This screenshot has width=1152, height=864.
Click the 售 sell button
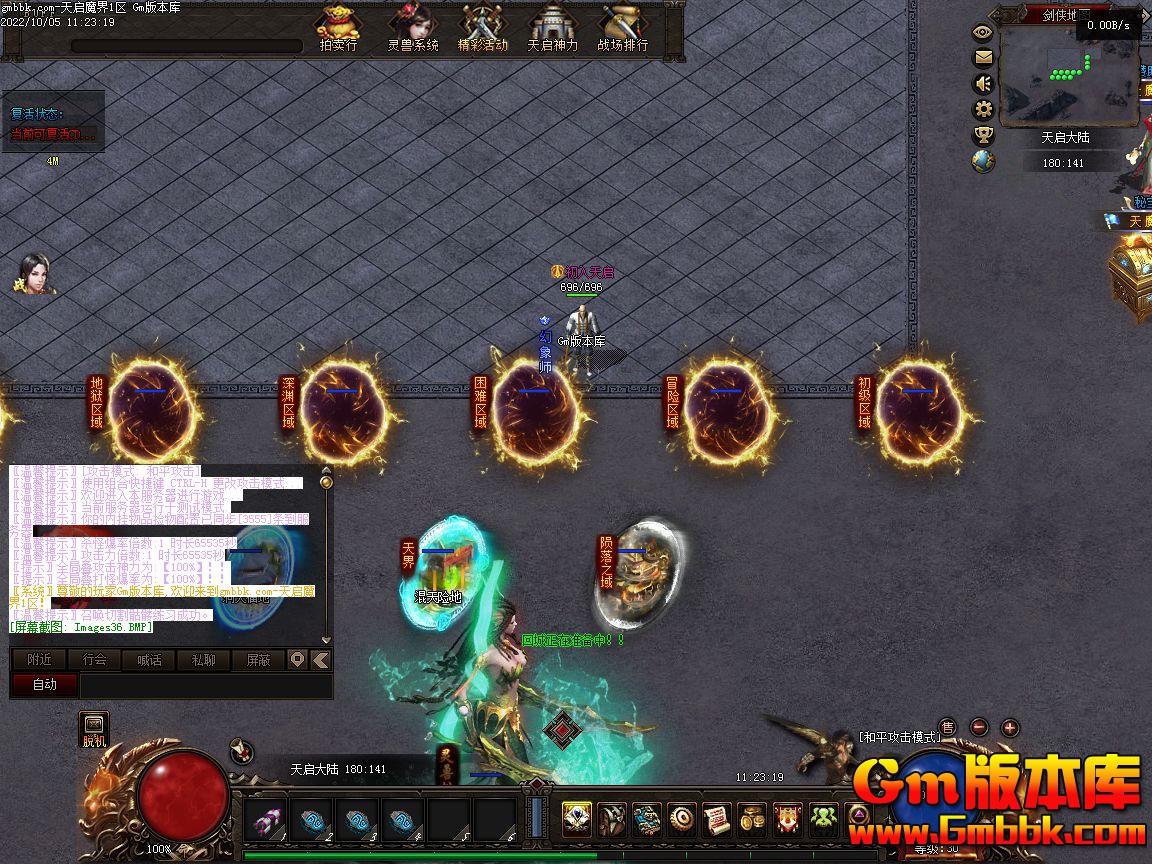pyautogui.click(x=947, y=727)
